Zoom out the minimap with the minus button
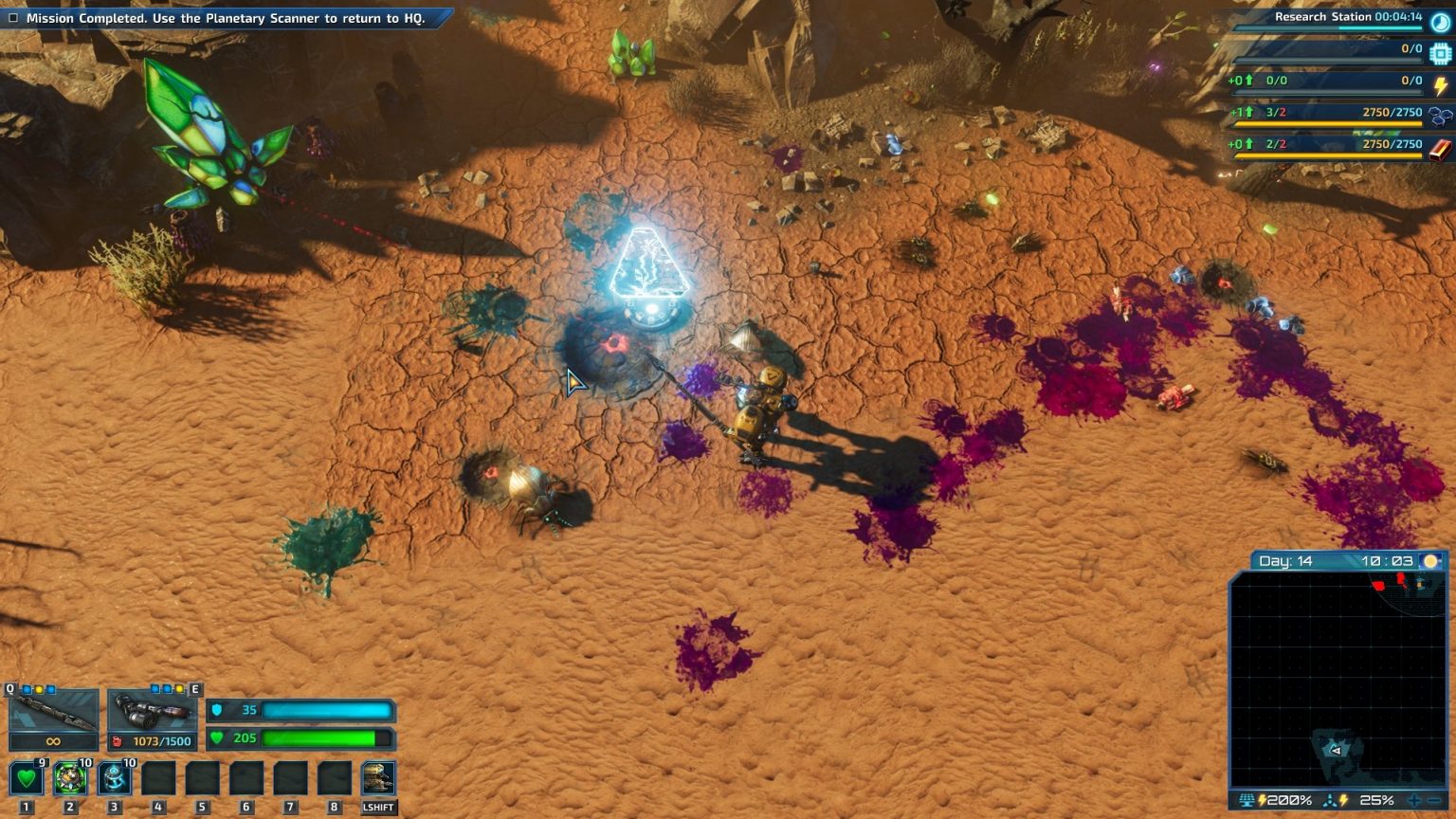The width and height of the screenshot is (1456, 819). click(1433, 801)
